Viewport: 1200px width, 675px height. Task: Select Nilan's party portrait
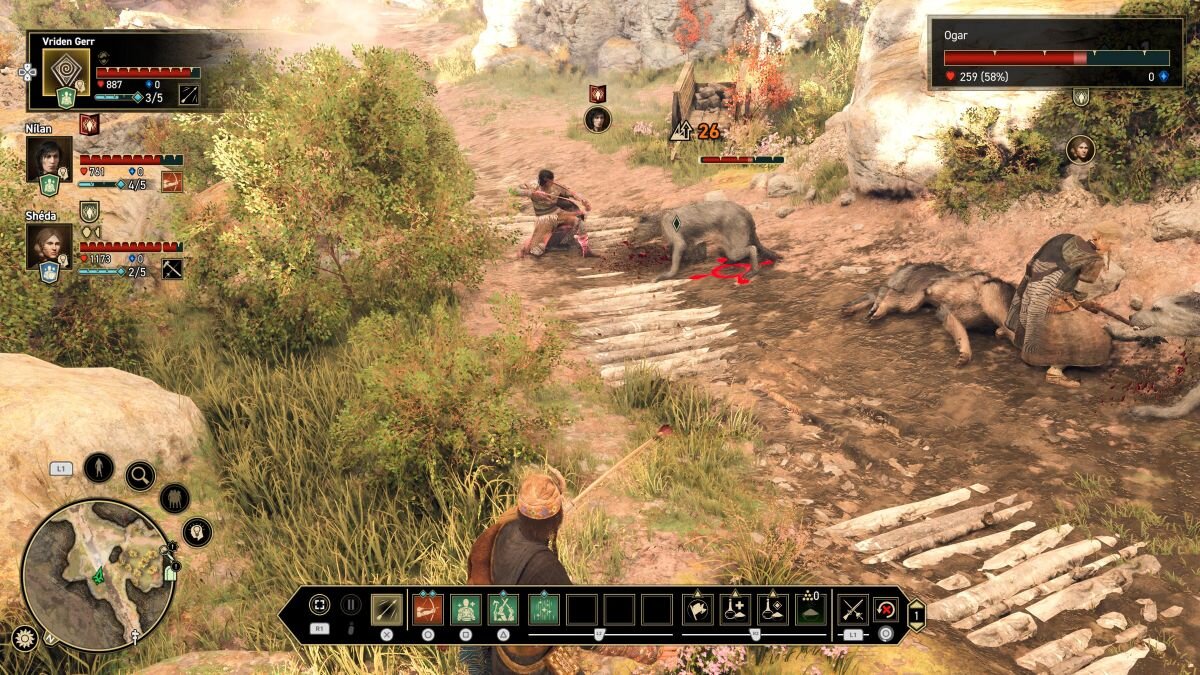[x=49, y=159]
